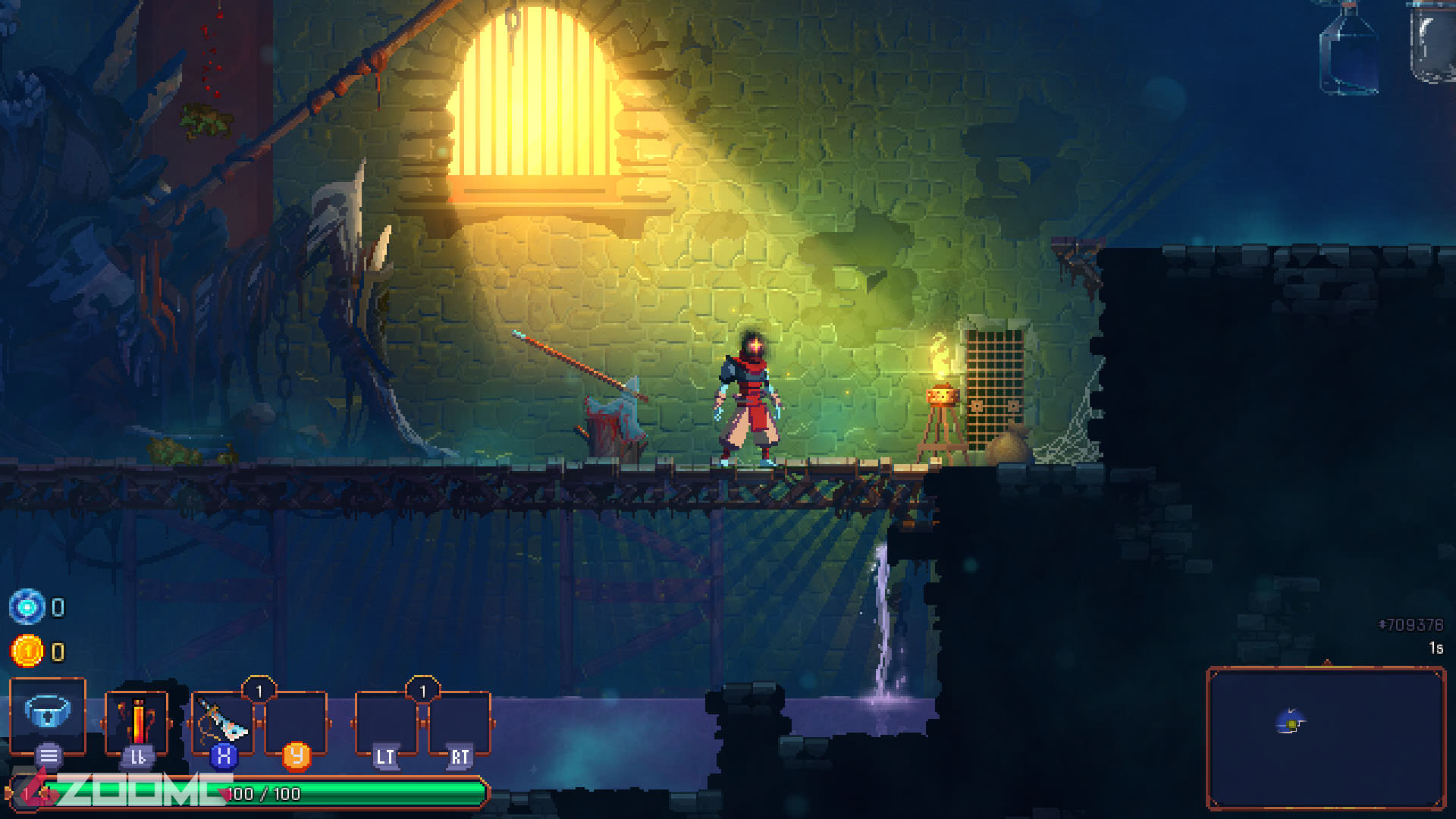Open the minimap panel
The image size is (1456, 819).
click(x=1326, y=737)
